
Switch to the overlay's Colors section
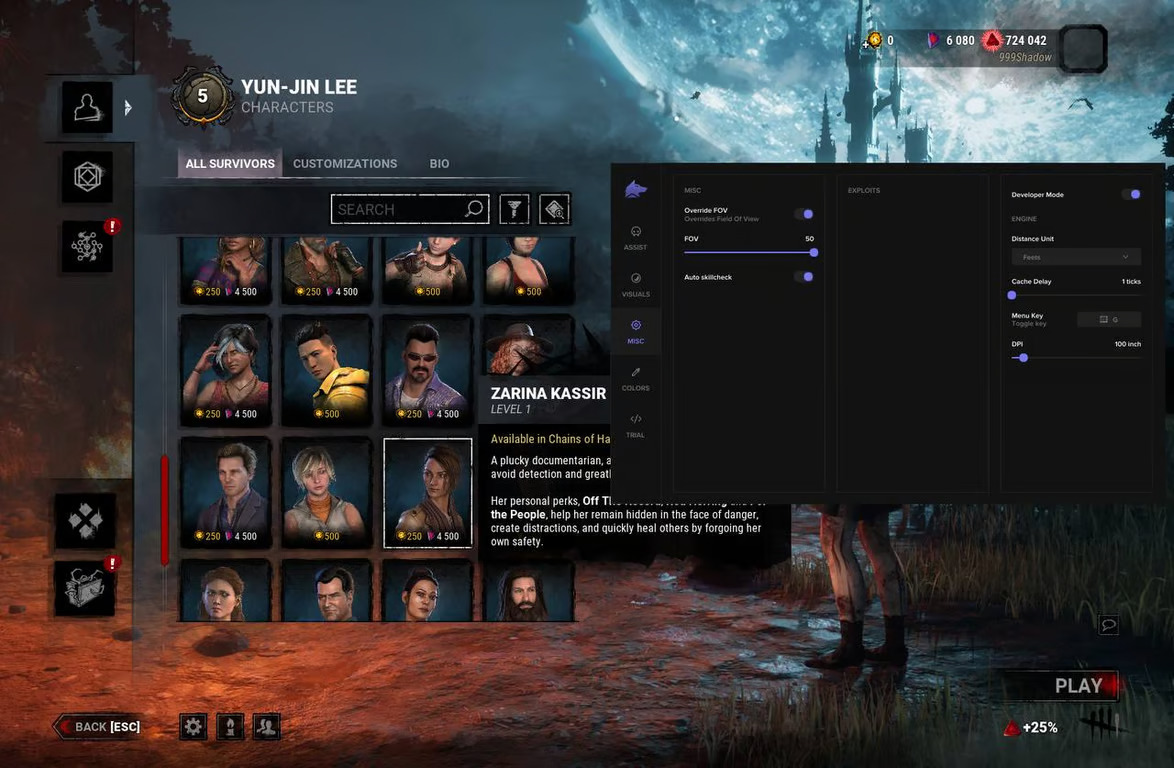636,378
